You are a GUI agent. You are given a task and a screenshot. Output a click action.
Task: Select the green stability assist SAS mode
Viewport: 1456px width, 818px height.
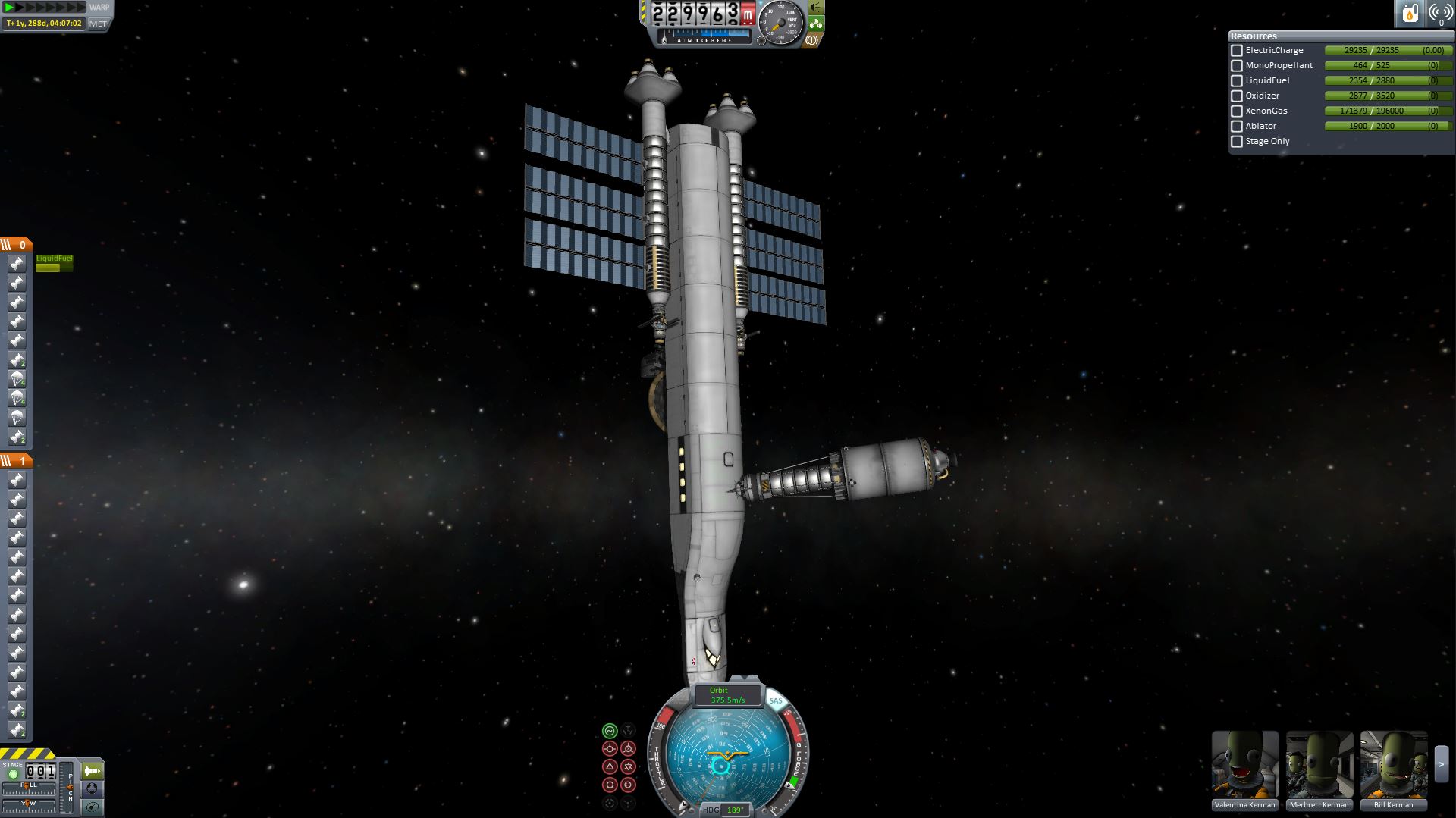(x=610, y=731)
